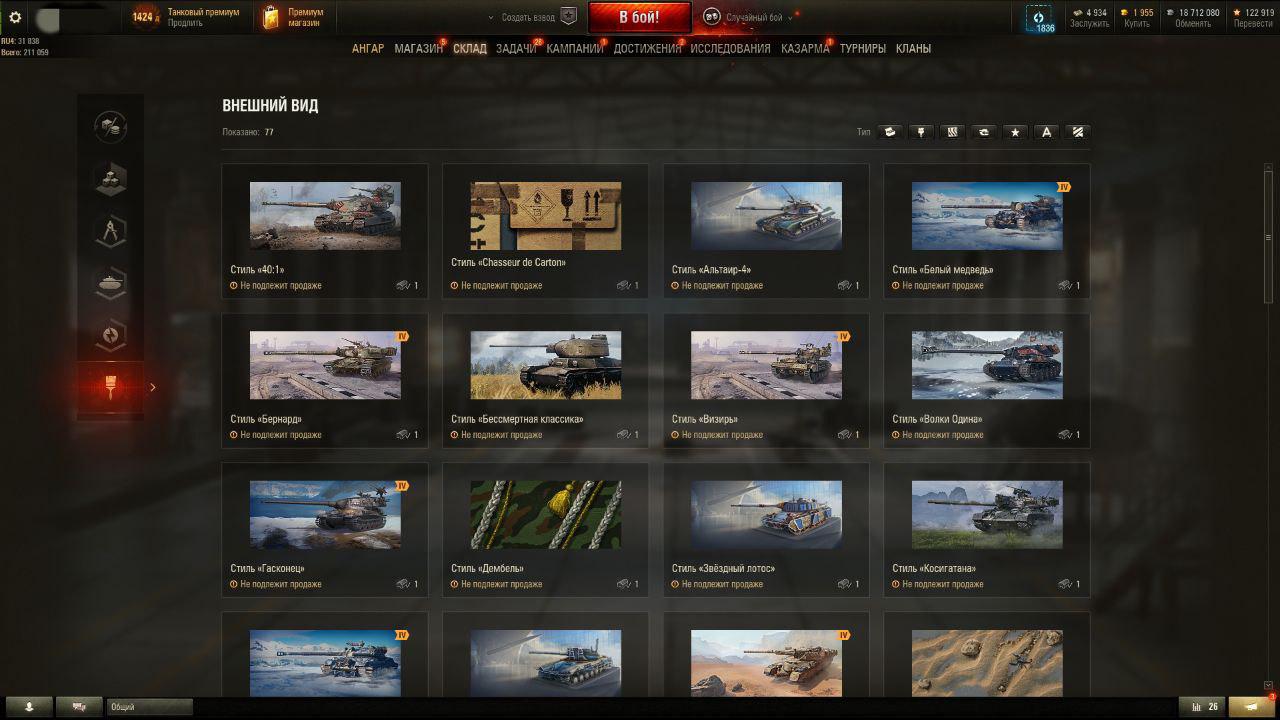Switch to the МАГАЗИН tab

coord(418,48)
